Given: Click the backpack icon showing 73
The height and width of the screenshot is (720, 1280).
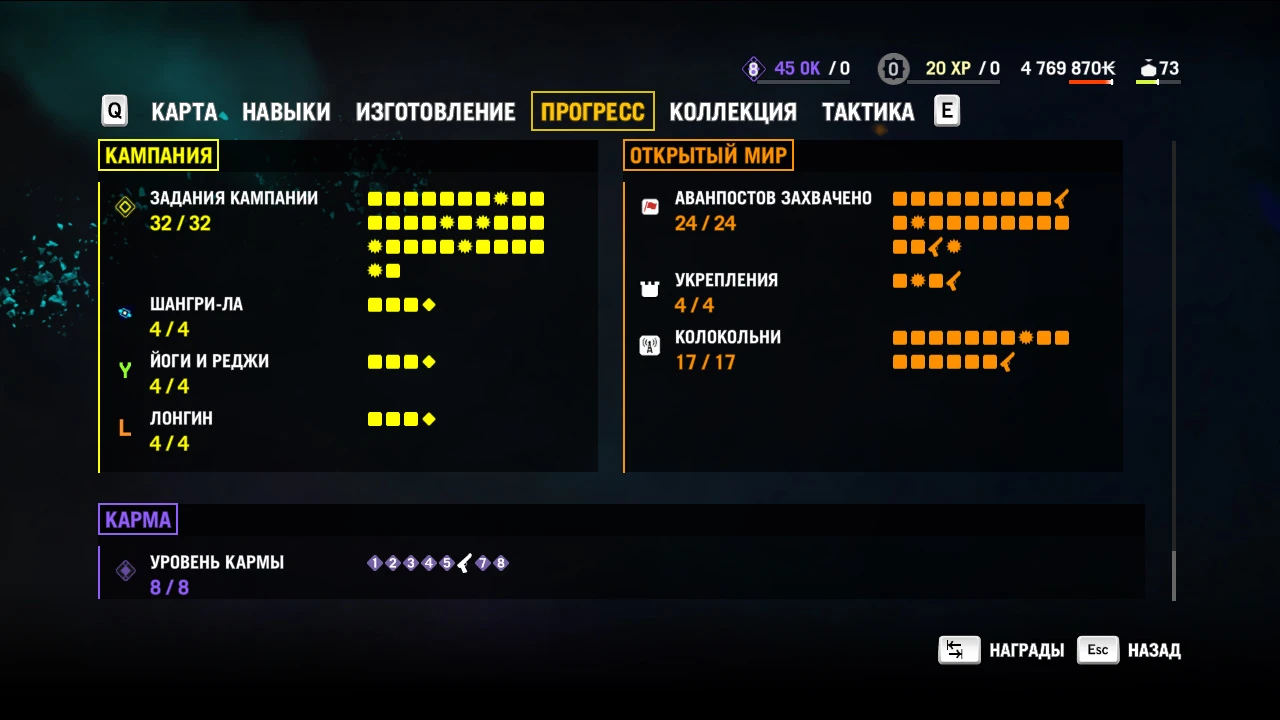Looking at the screenshot, I should (x=1146, y=68).
